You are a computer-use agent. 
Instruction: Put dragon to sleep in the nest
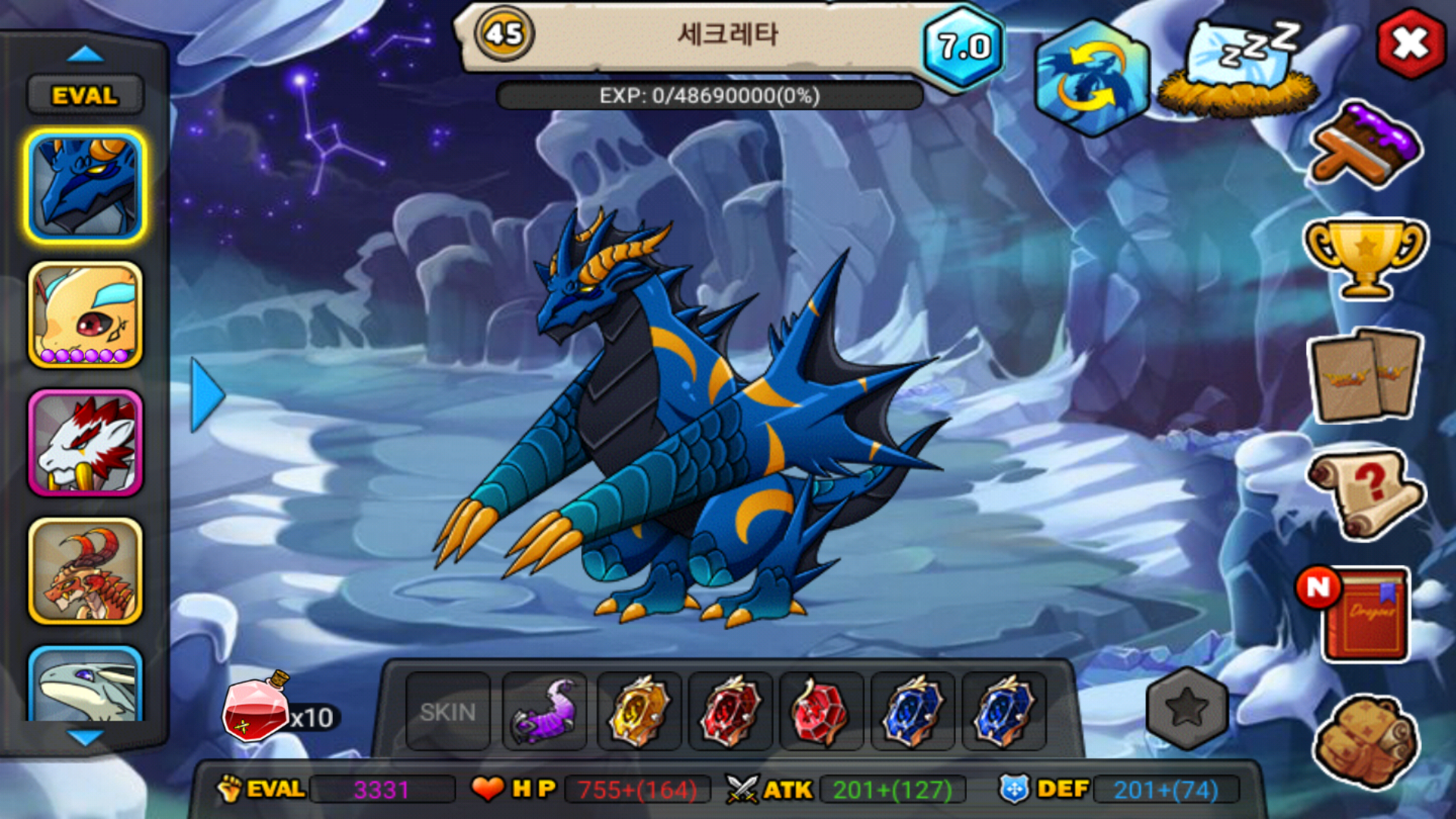tap(1238, 70)
